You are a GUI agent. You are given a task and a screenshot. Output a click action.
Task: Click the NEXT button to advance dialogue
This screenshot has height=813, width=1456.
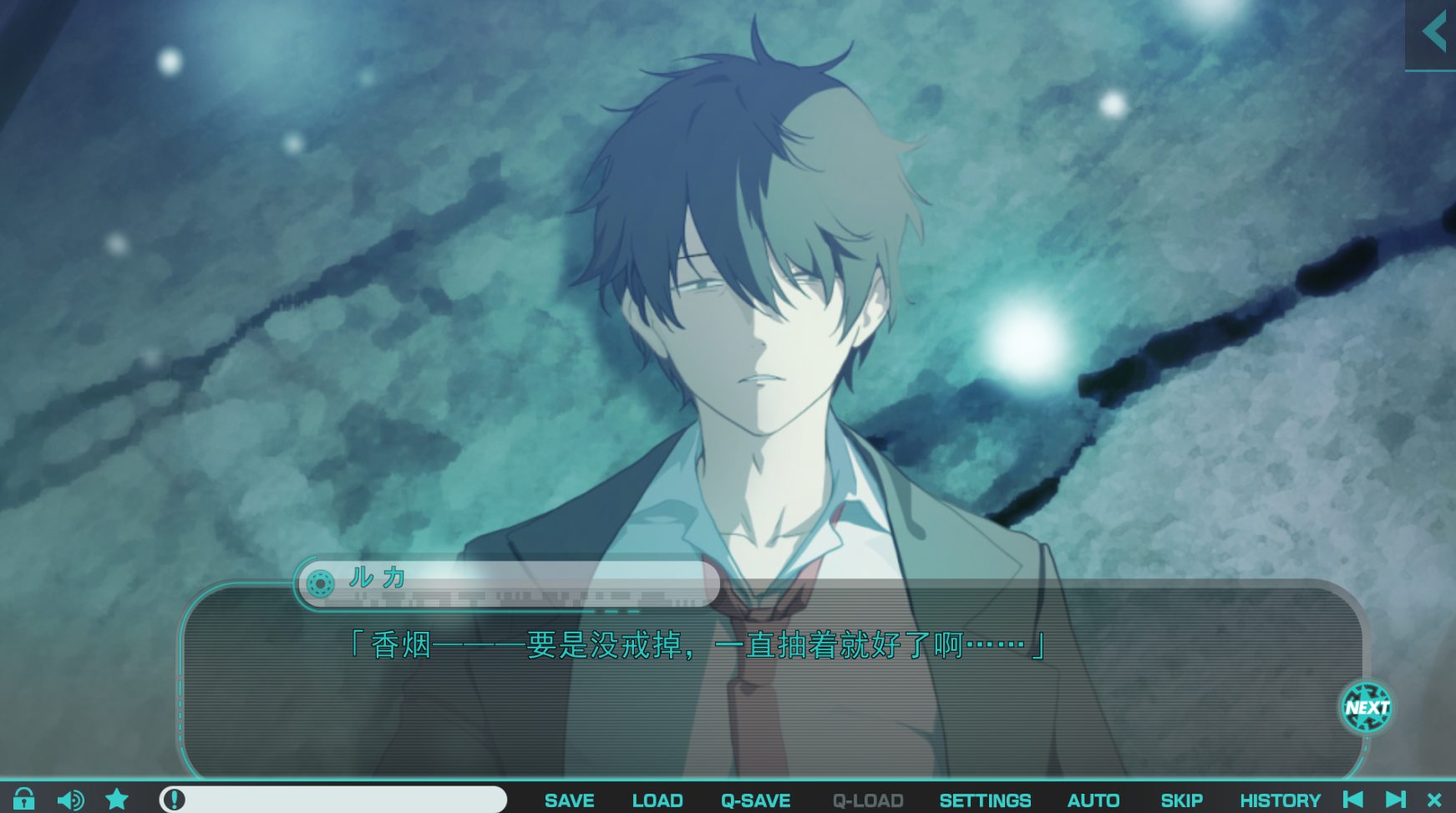pyautogui.click(x=1367, y=707)
